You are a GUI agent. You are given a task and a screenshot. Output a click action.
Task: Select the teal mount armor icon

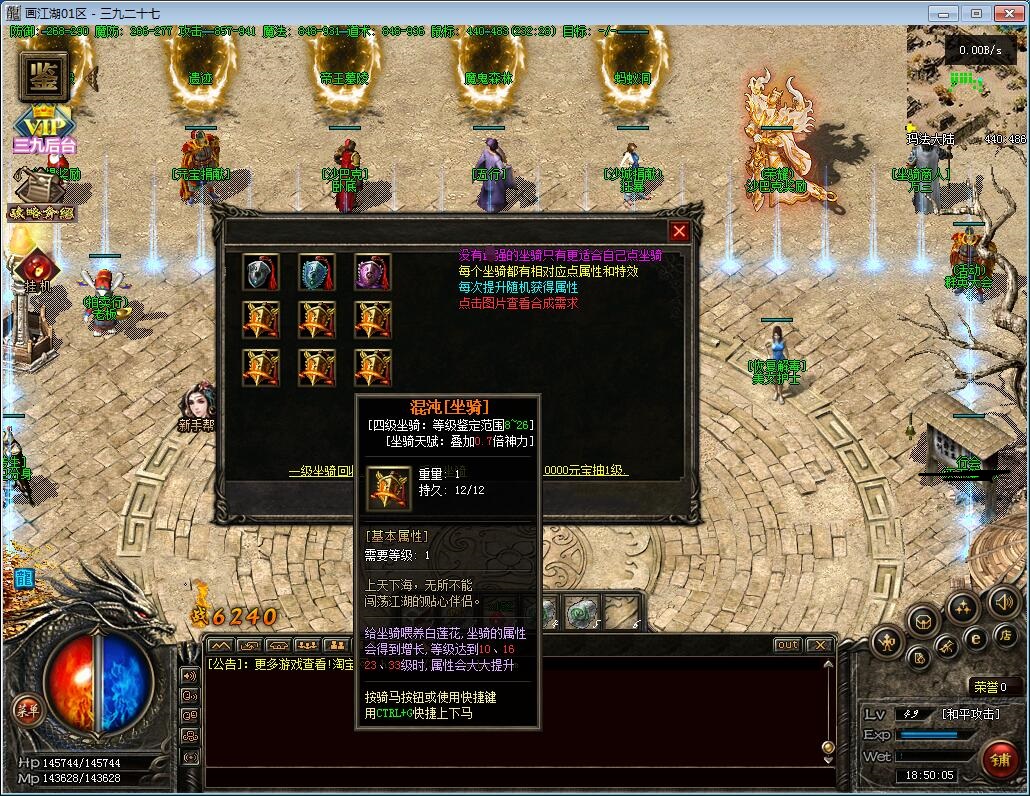(317, 272)
